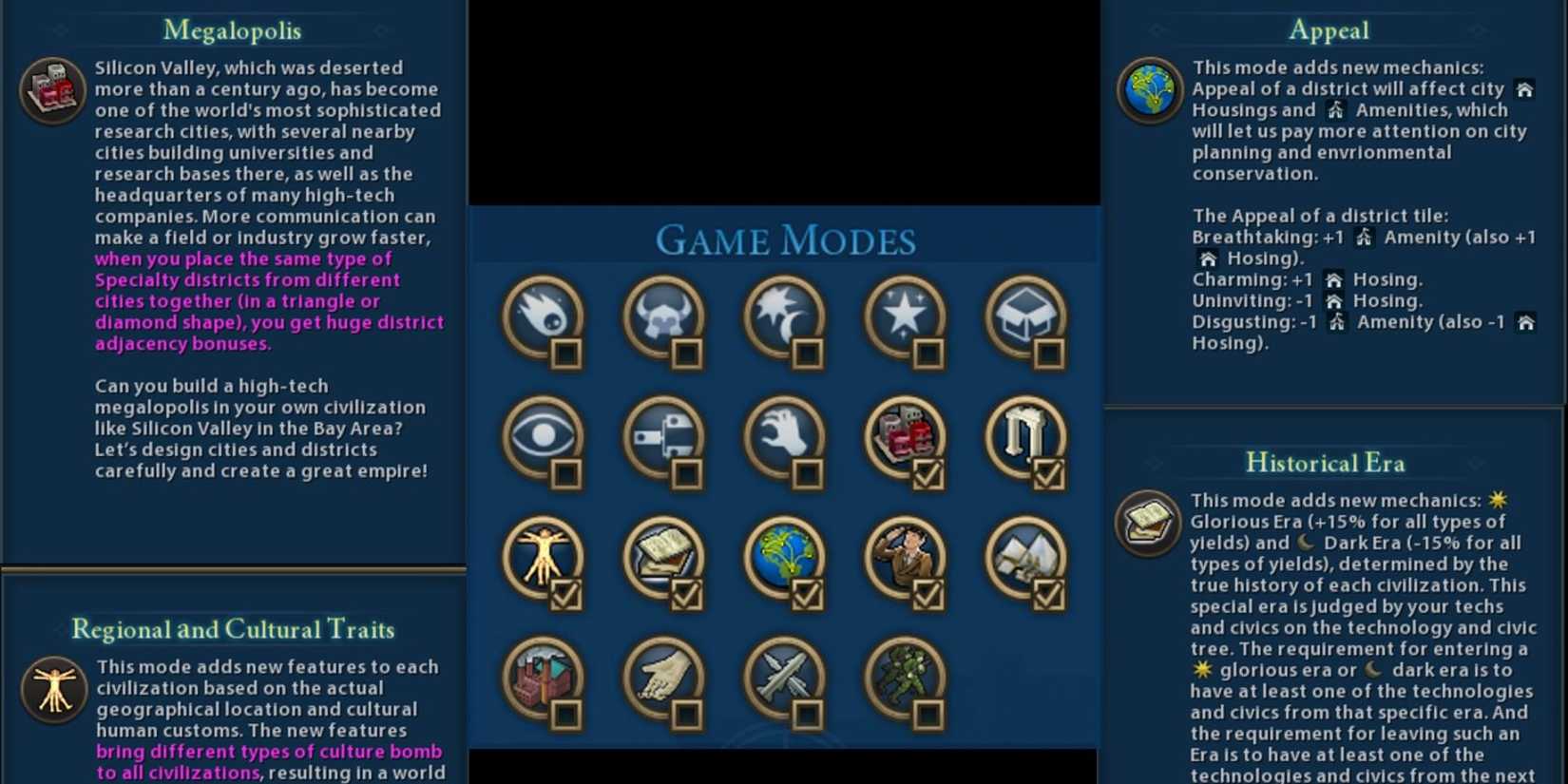The width and height of the screenshot is (1568, 784).
Task: Select the Historical Era open book mode icon
Action: [x=663, y=559]
